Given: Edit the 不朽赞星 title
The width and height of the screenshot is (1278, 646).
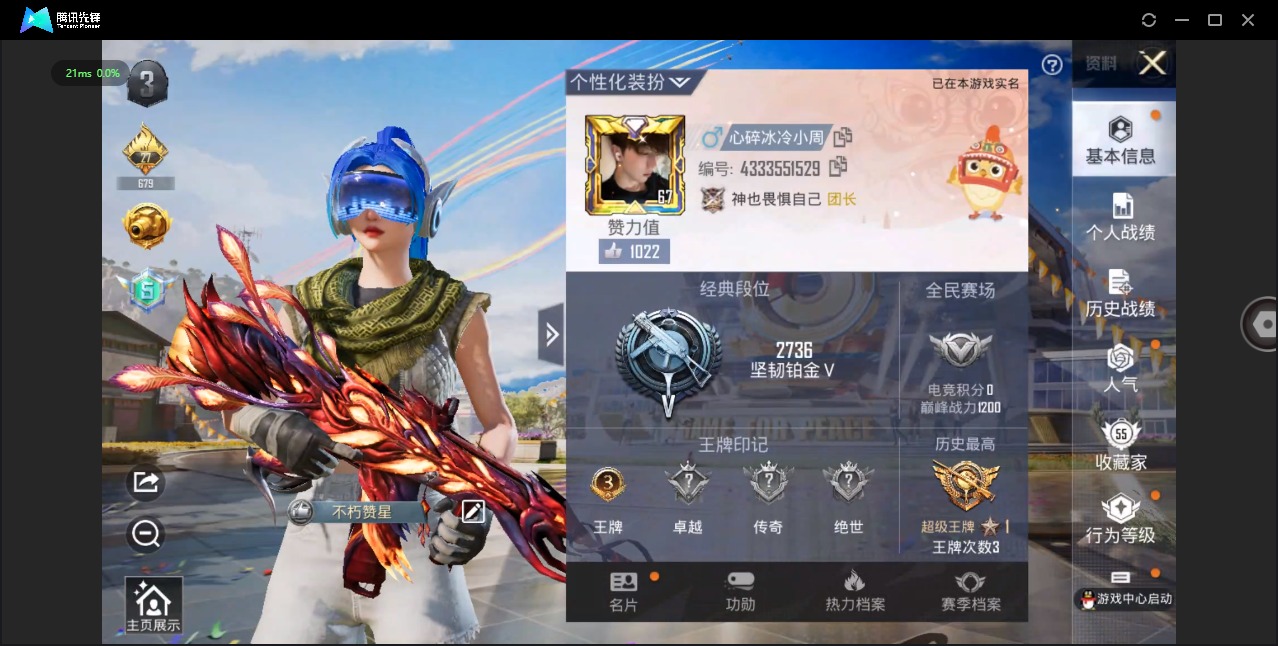Looking at the screenshot, I should (473, 512).
